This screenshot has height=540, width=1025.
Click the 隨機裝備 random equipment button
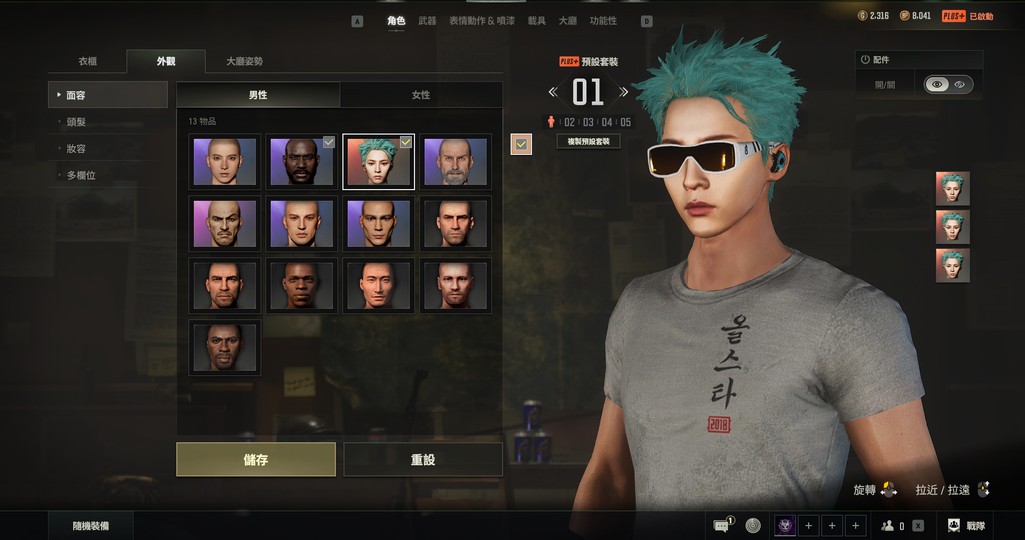pyautogui.click(x=91, y=525)
